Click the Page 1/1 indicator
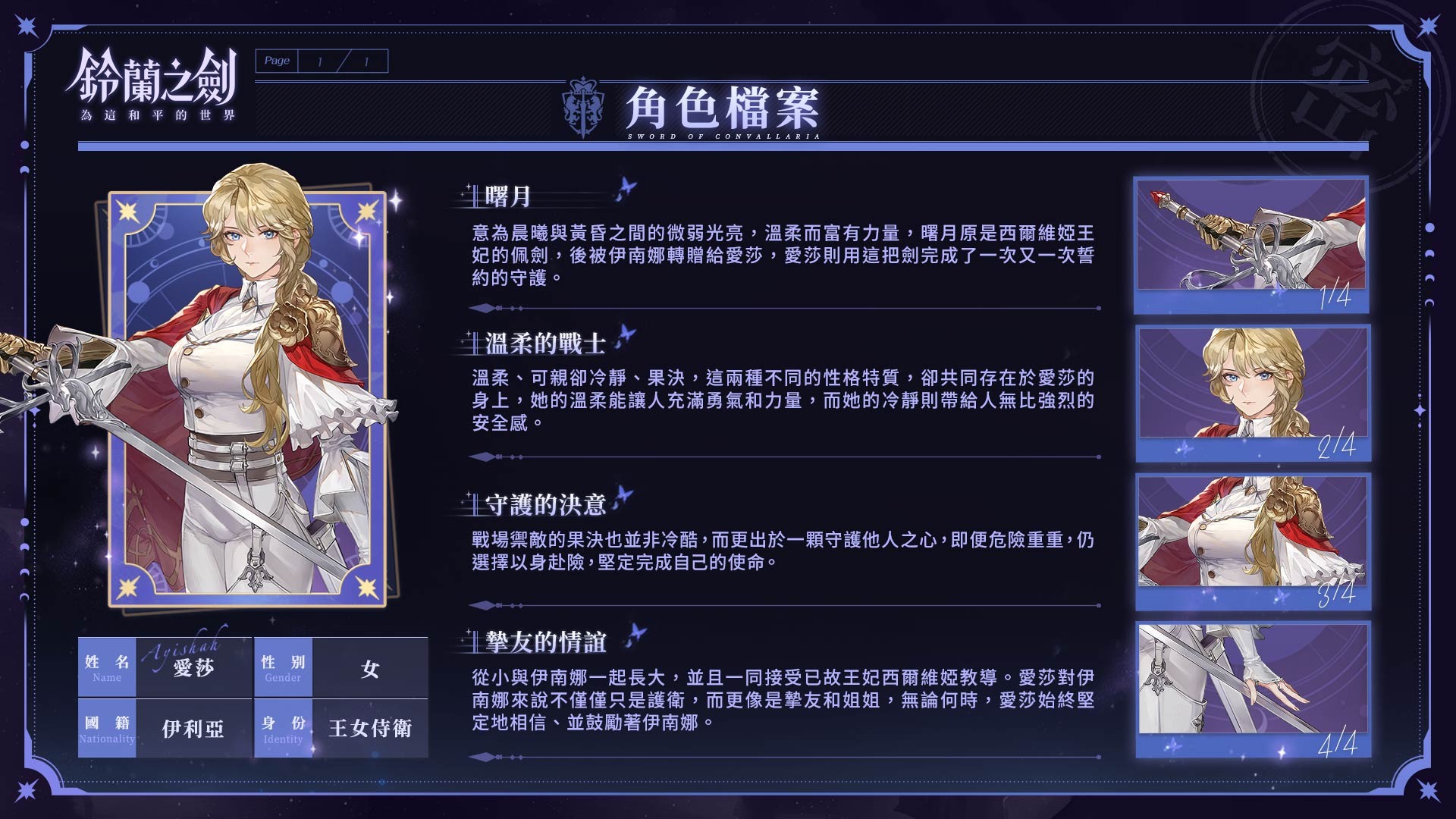The image size is (1456, 819). click(322, 61)
